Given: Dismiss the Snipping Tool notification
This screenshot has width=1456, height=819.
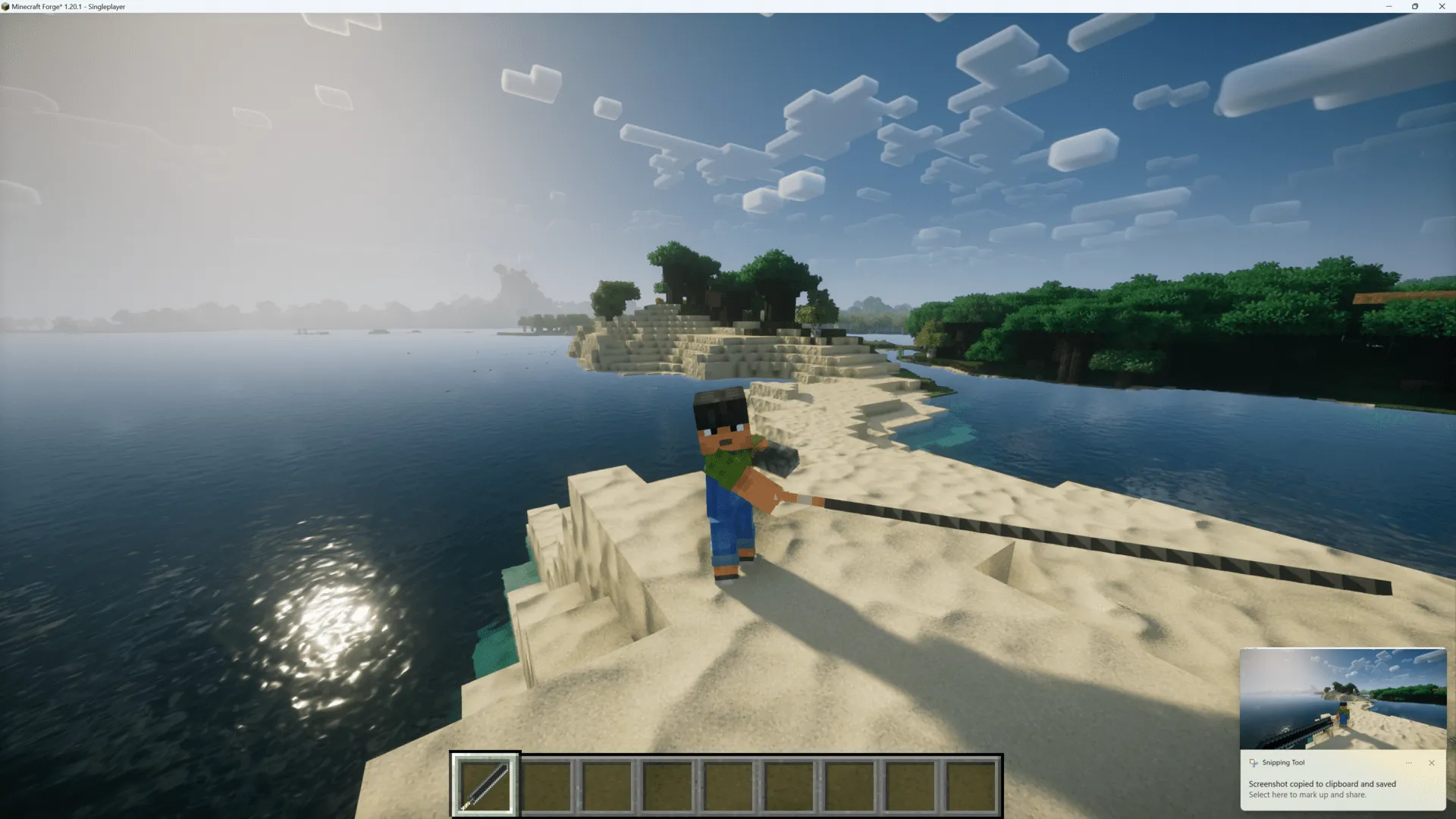Looking at the screenshot, I should click(1430, 762).
